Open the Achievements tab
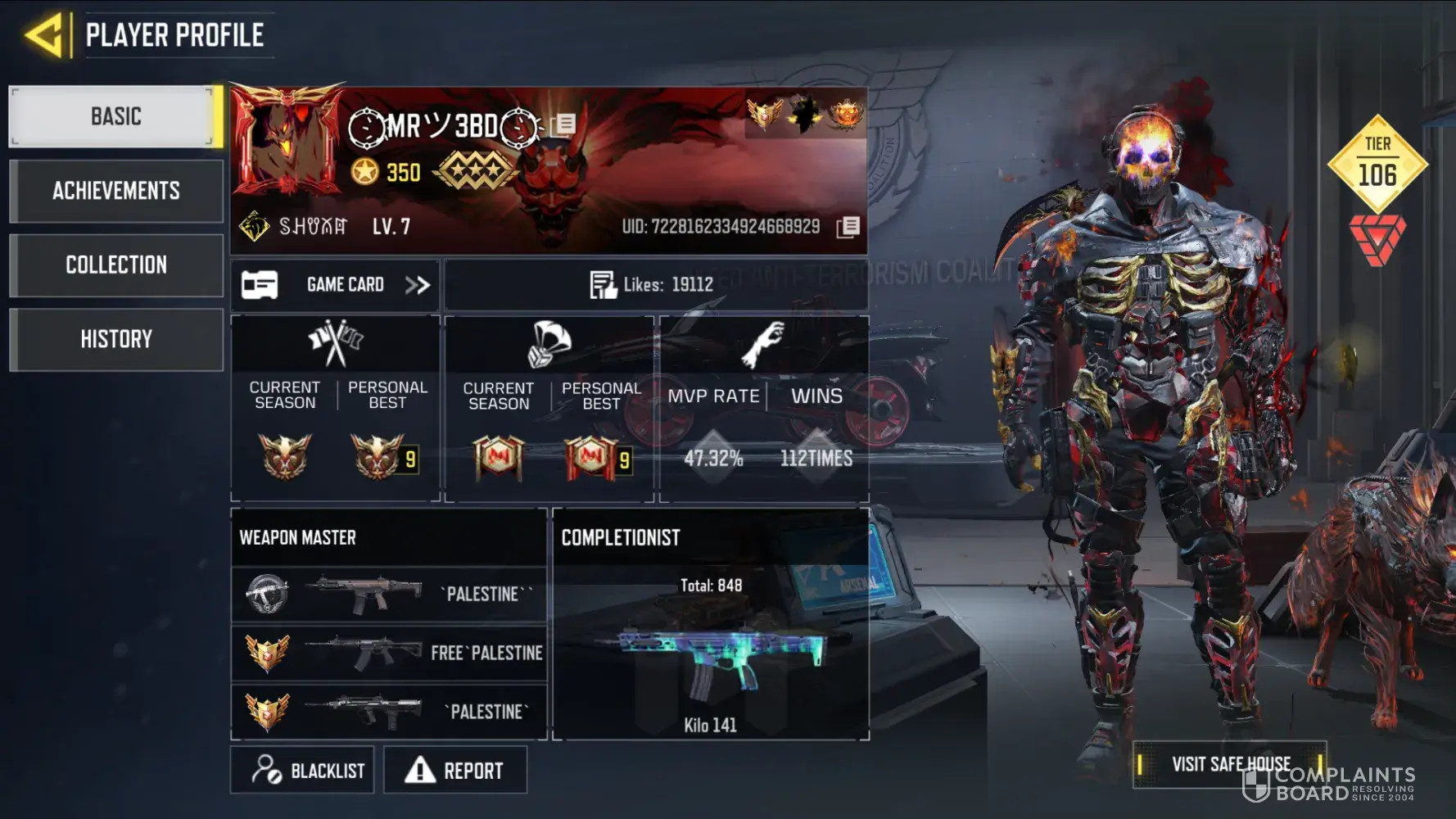 coord(115,191)
